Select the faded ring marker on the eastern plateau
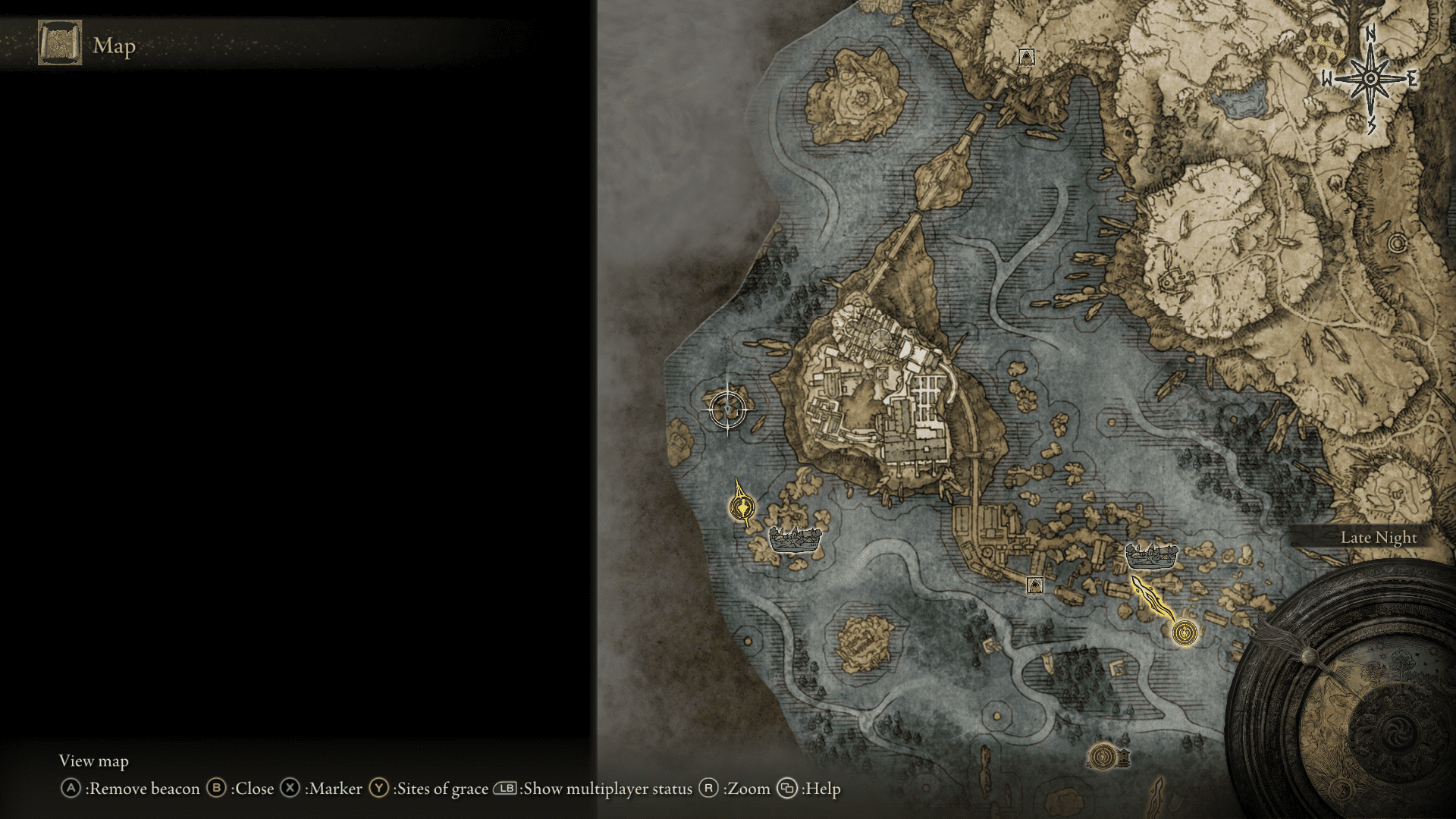Screen dimensions: 1456x819 pos(1397,243)
